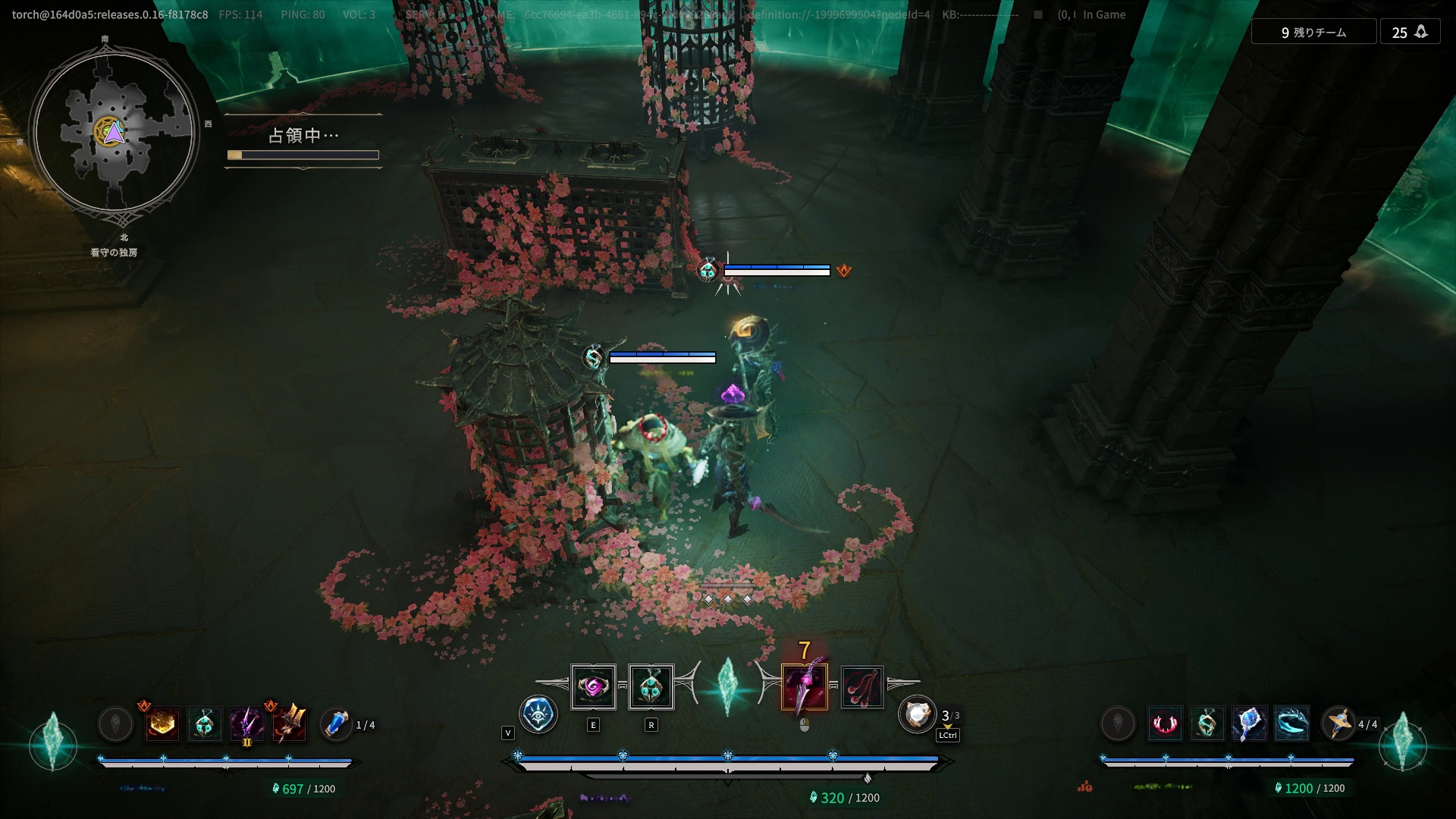The image size is (1456, 819).
Task: Click the remaining teams counter
Action: [1313, 33]
